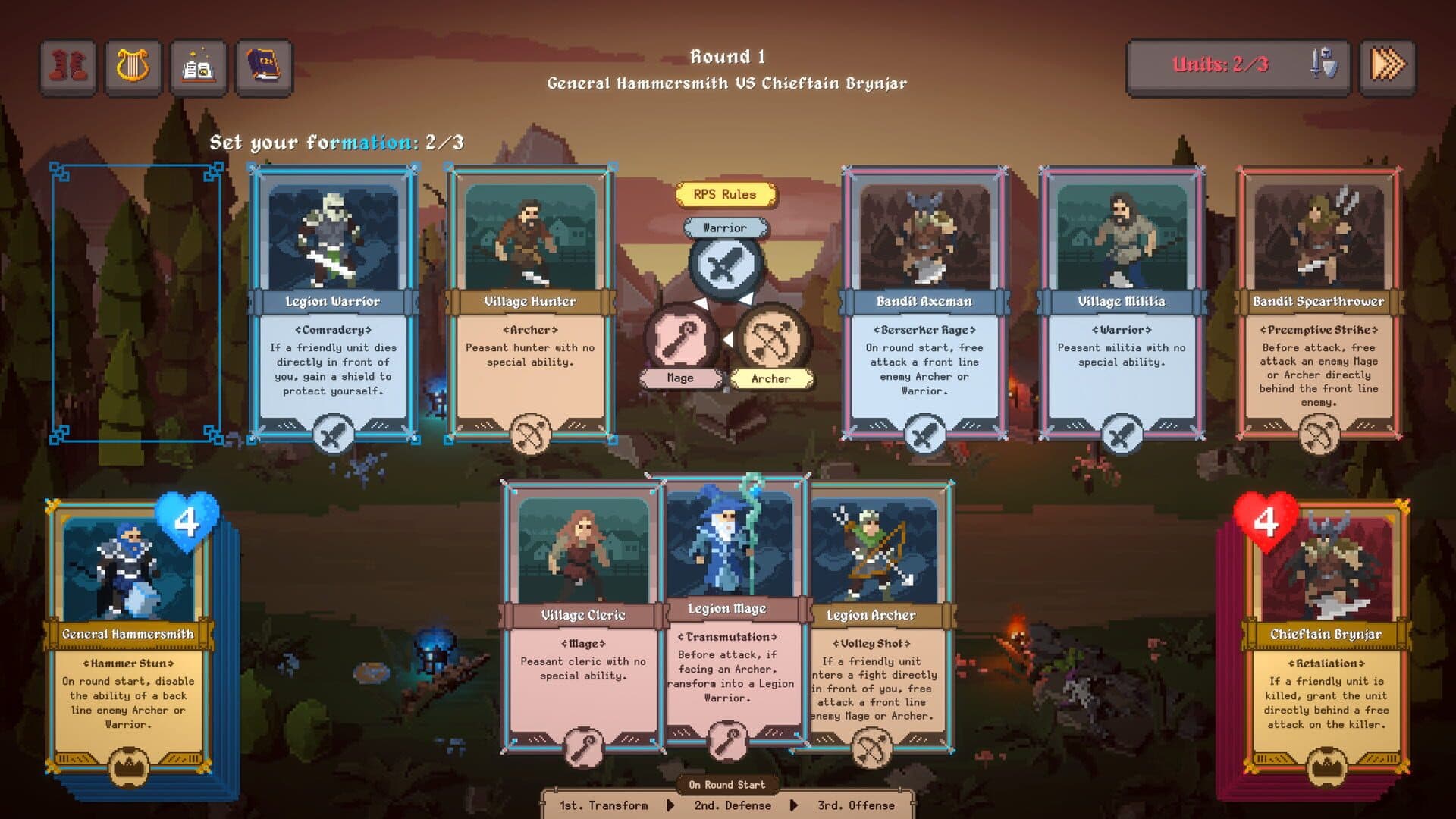Open the golden lyre item icon

132,67
